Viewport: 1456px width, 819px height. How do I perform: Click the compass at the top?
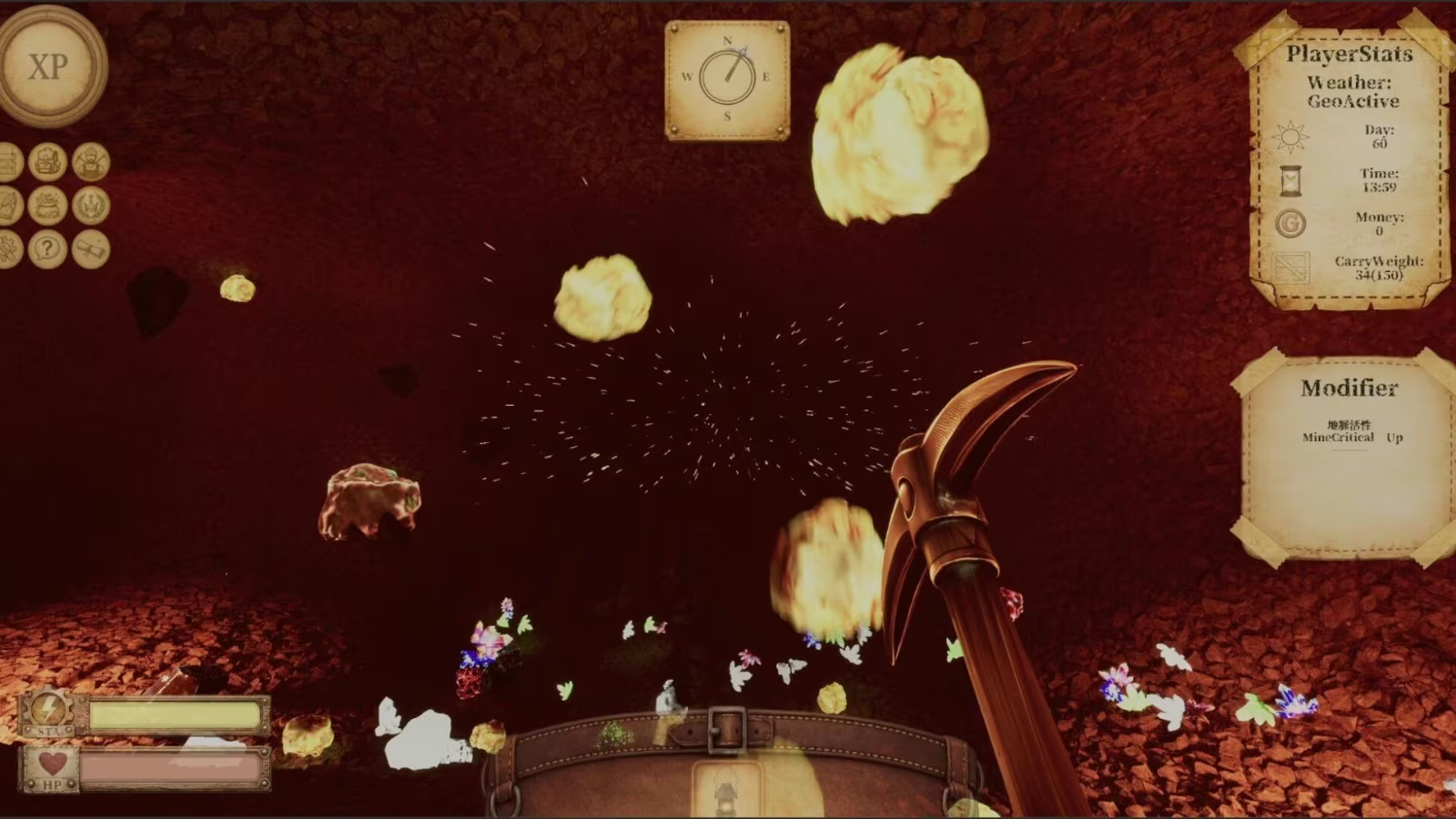coord(727,79)
